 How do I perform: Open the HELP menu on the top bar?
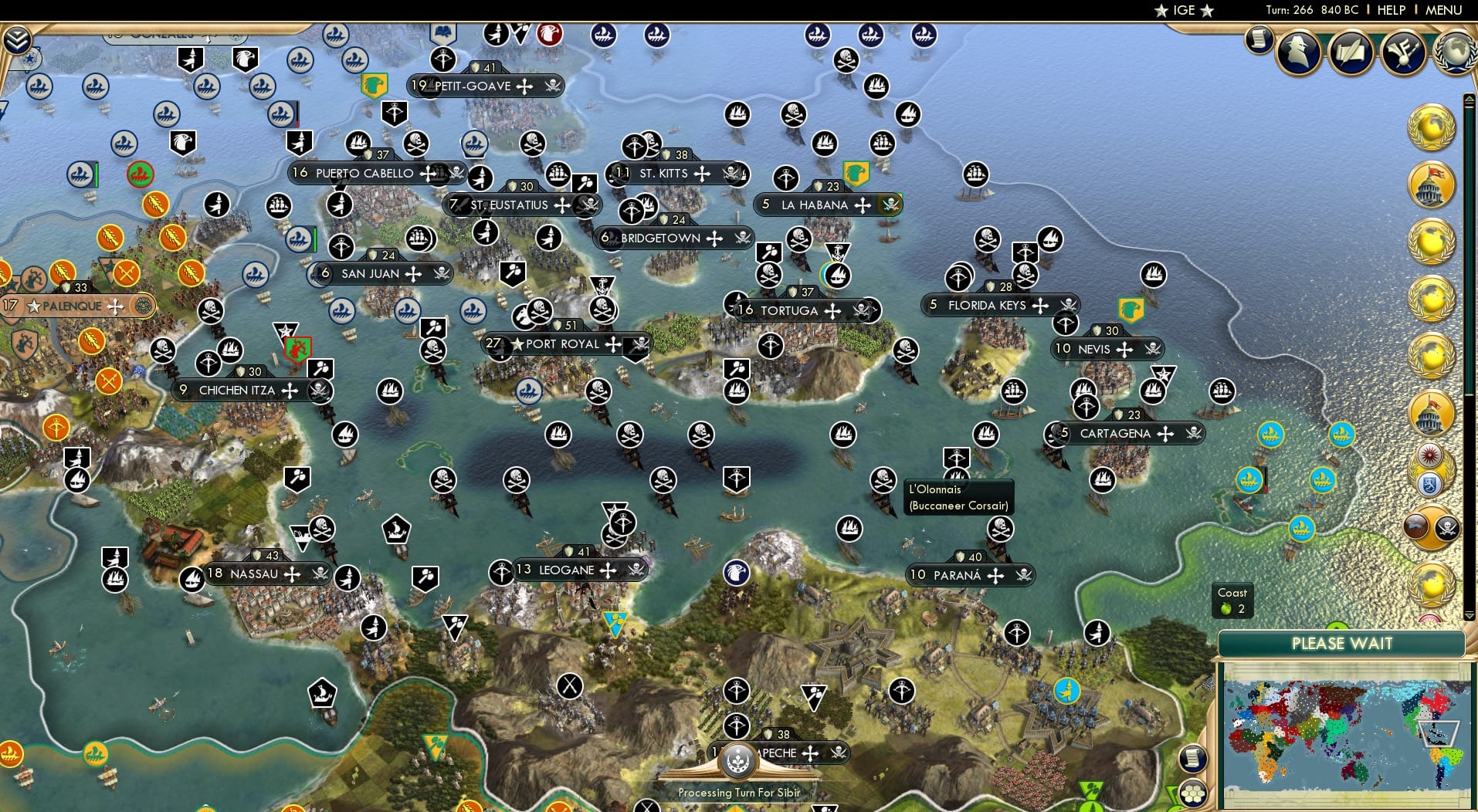(1390, 10)
